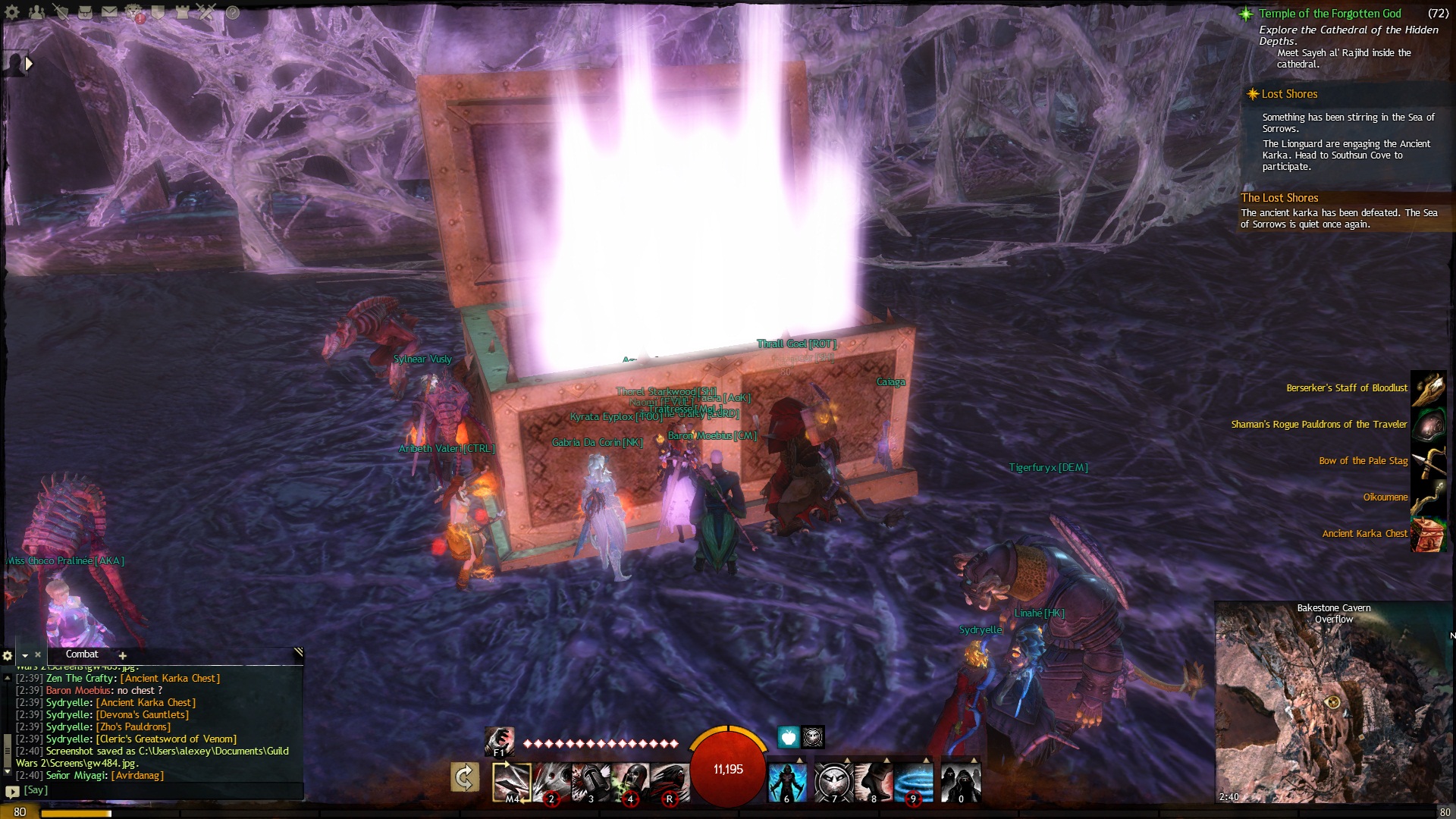
Task: Select the Bow of the Pale Stag loot
Action: pyautogui.click(x=1363, y=461)
